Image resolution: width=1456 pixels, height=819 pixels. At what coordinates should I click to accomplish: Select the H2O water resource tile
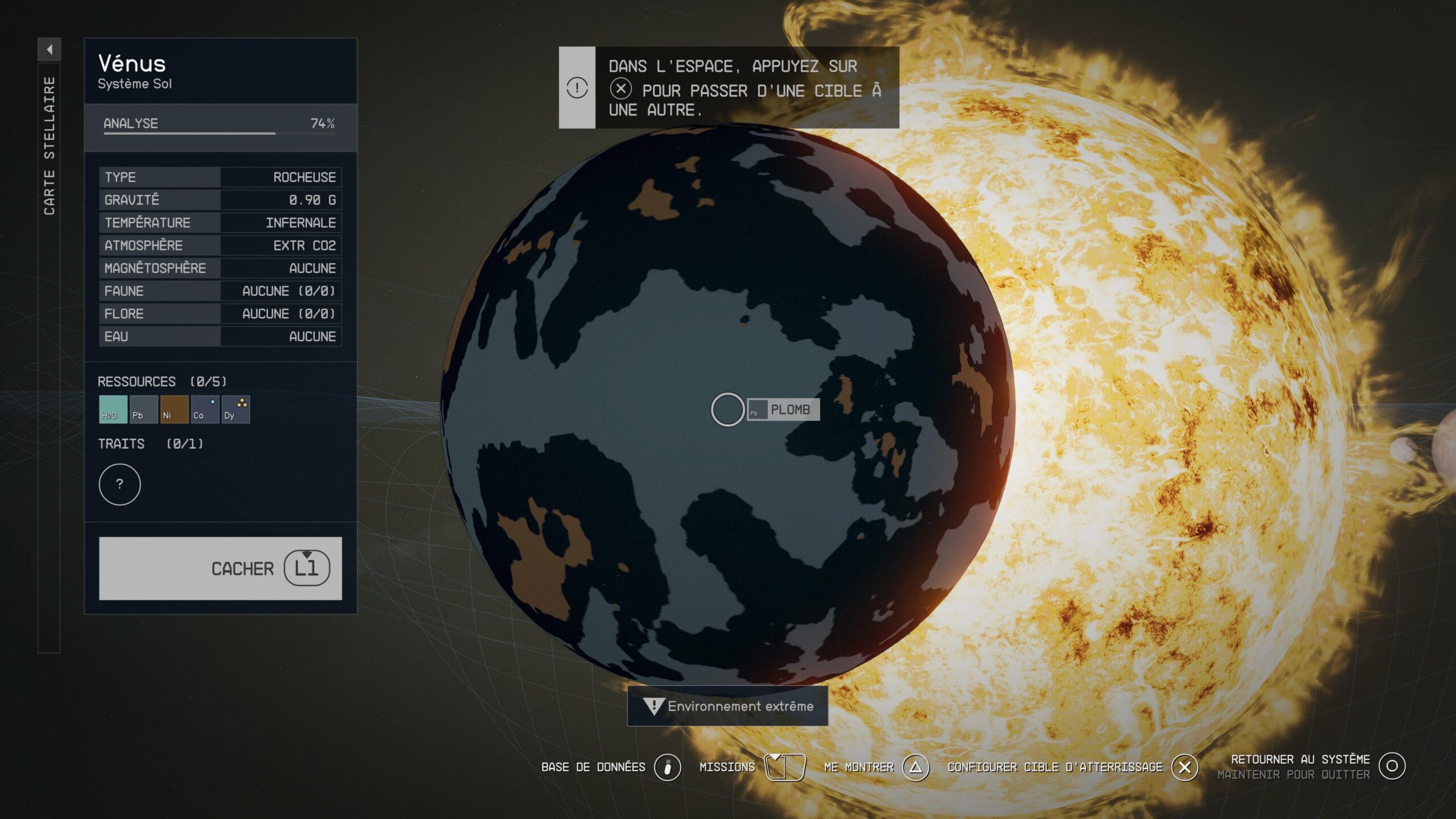(113, 409)
